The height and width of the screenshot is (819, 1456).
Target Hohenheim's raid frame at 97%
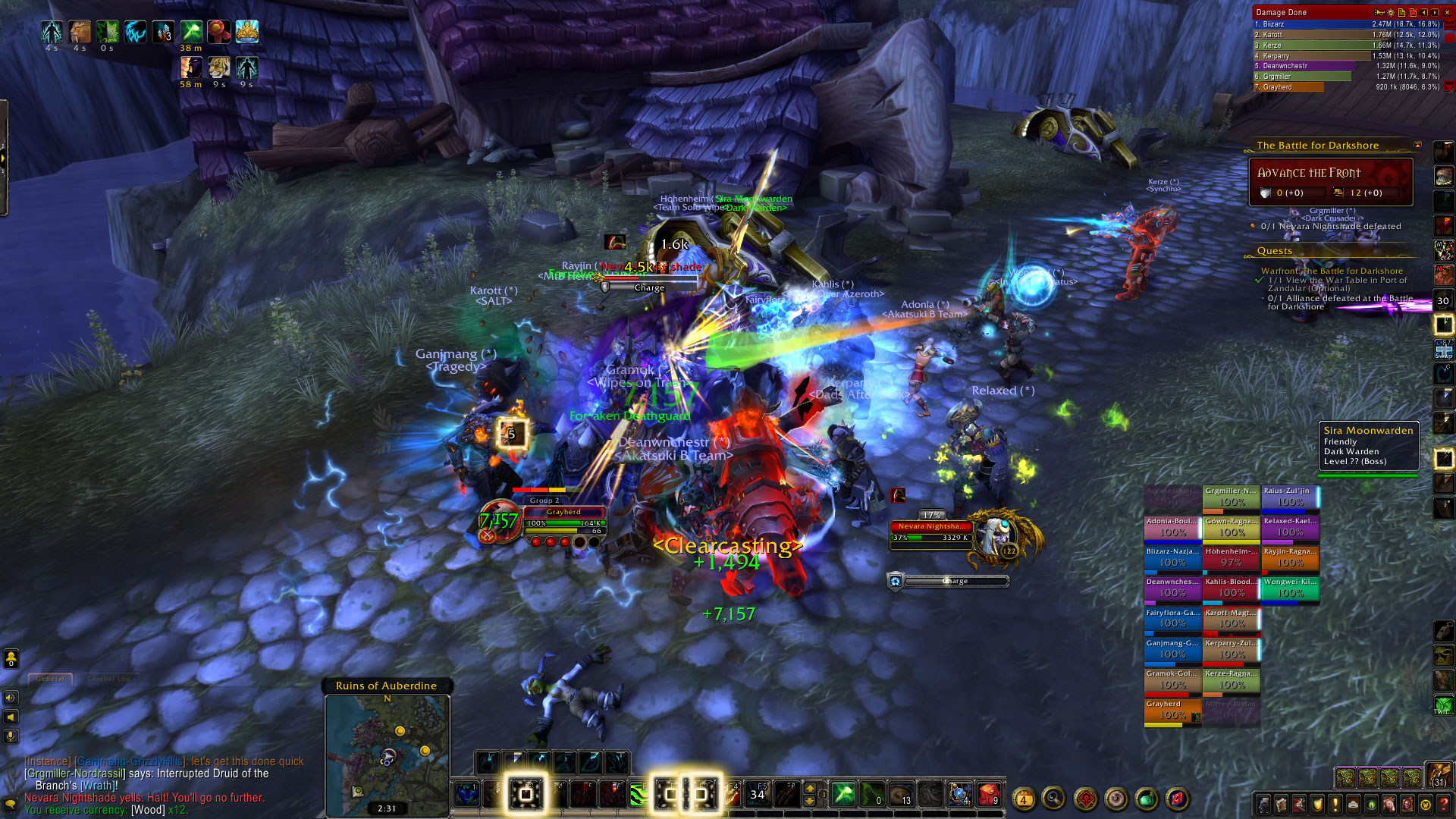point(1231,557)
